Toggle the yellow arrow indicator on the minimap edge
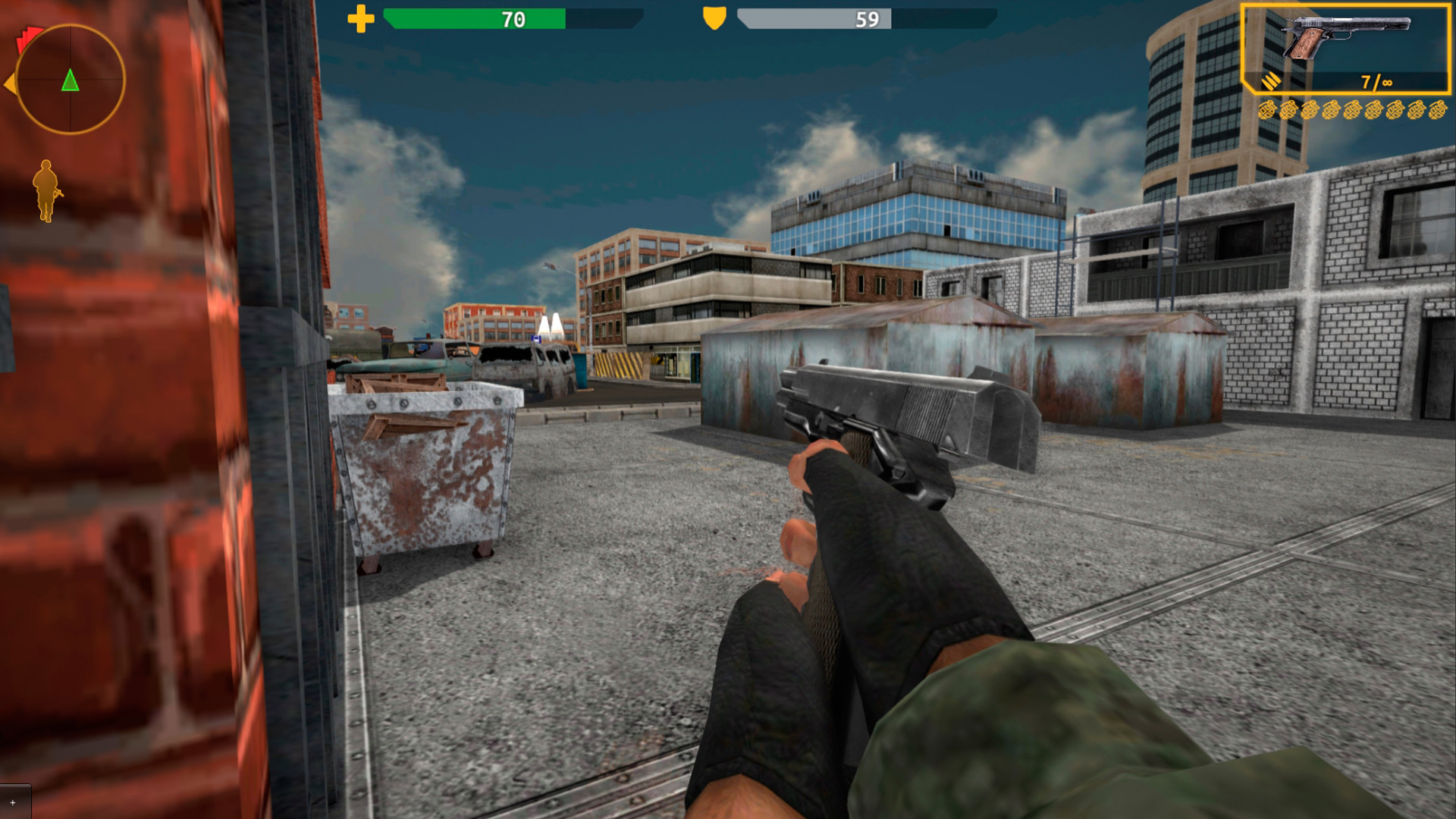Viewport: 1456px width, 819px height. coord(9,83)
